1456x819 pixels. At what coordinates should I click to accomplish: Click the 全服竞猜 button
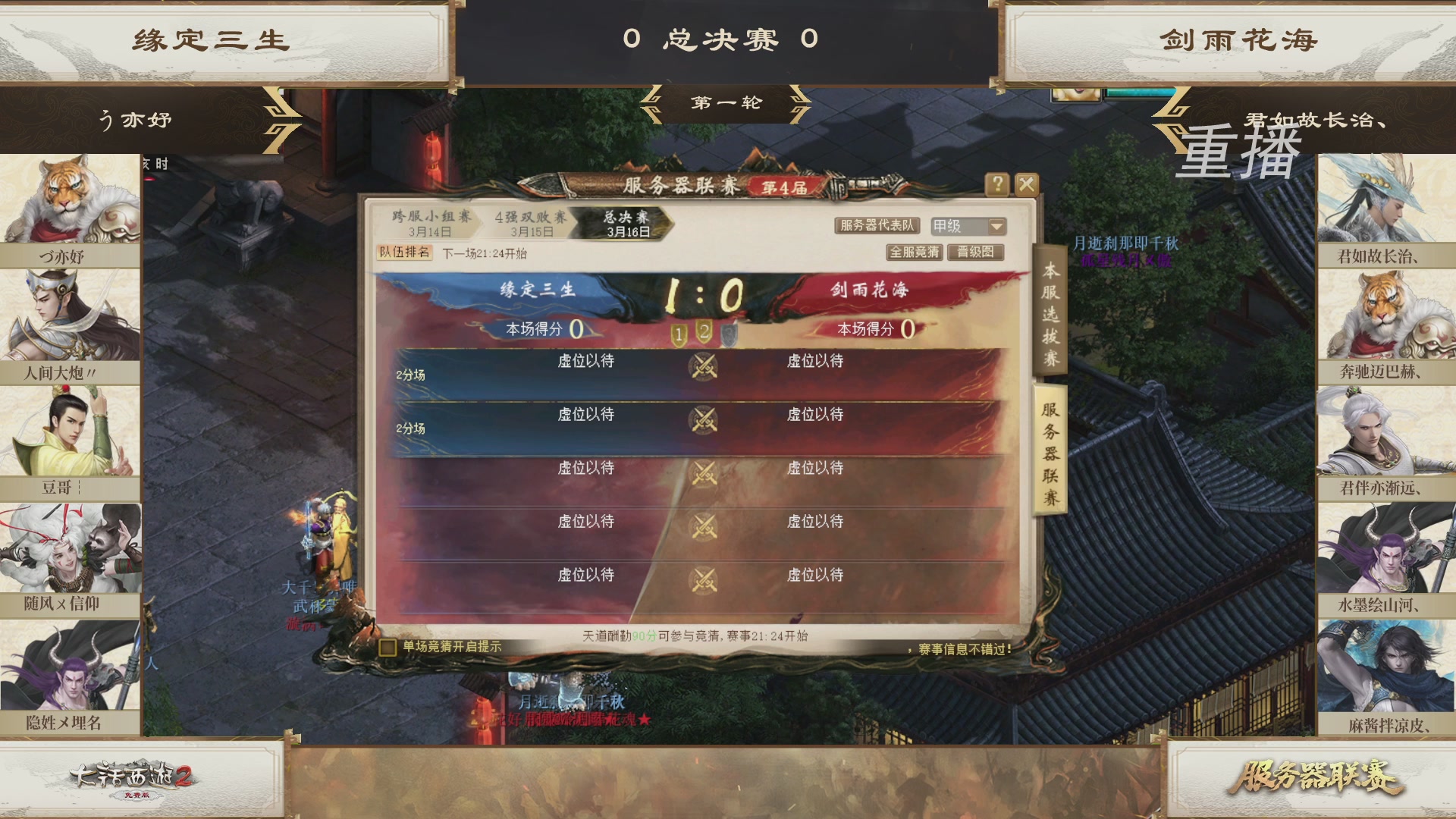coord(915,253)
